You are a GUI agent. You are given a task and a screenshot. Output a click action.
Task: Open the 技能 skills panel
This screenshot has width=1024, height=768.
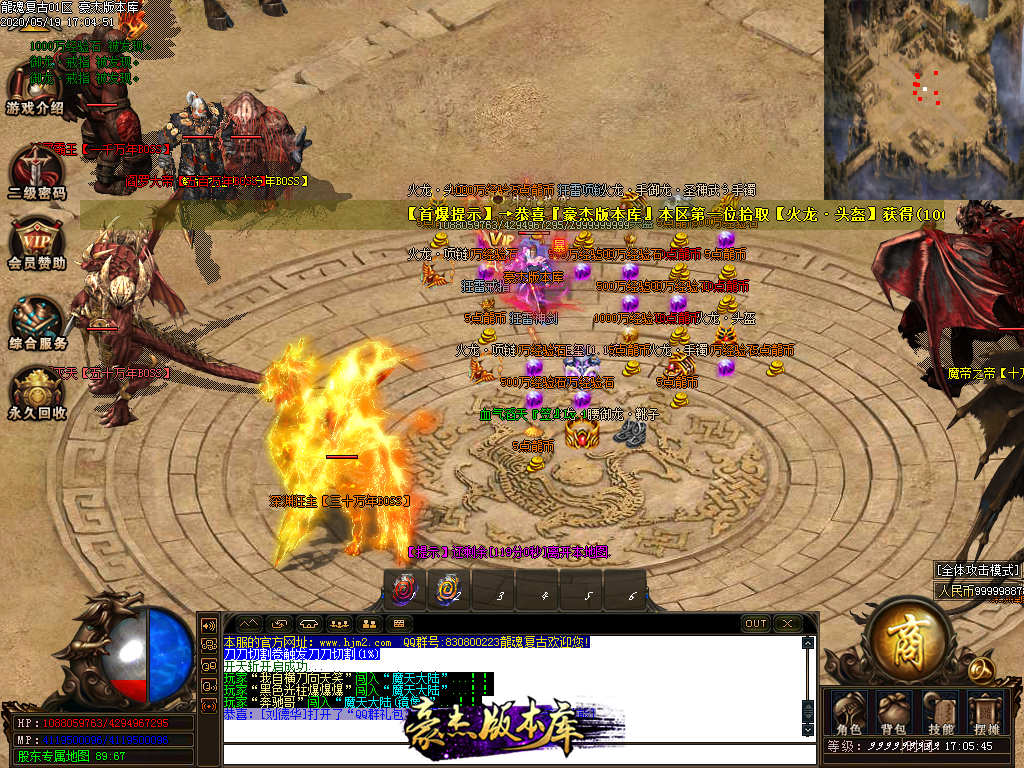tap(941, 712)
